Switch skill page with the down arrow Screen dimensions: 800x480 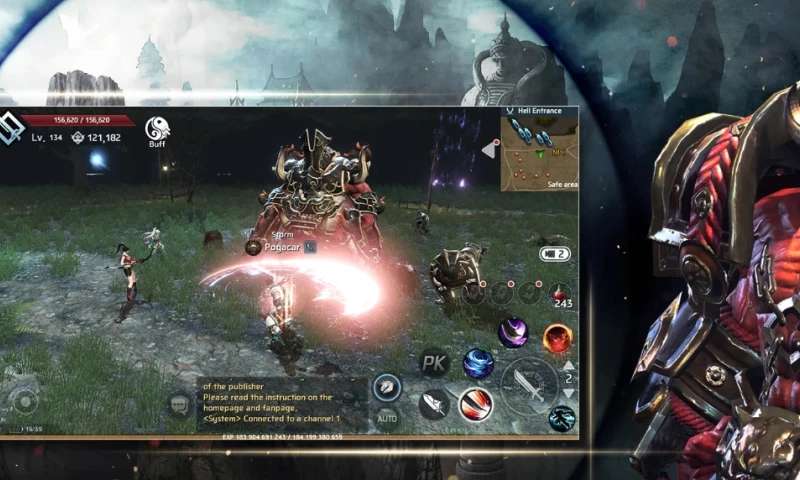pyautogui.click(x=569, y=392)
